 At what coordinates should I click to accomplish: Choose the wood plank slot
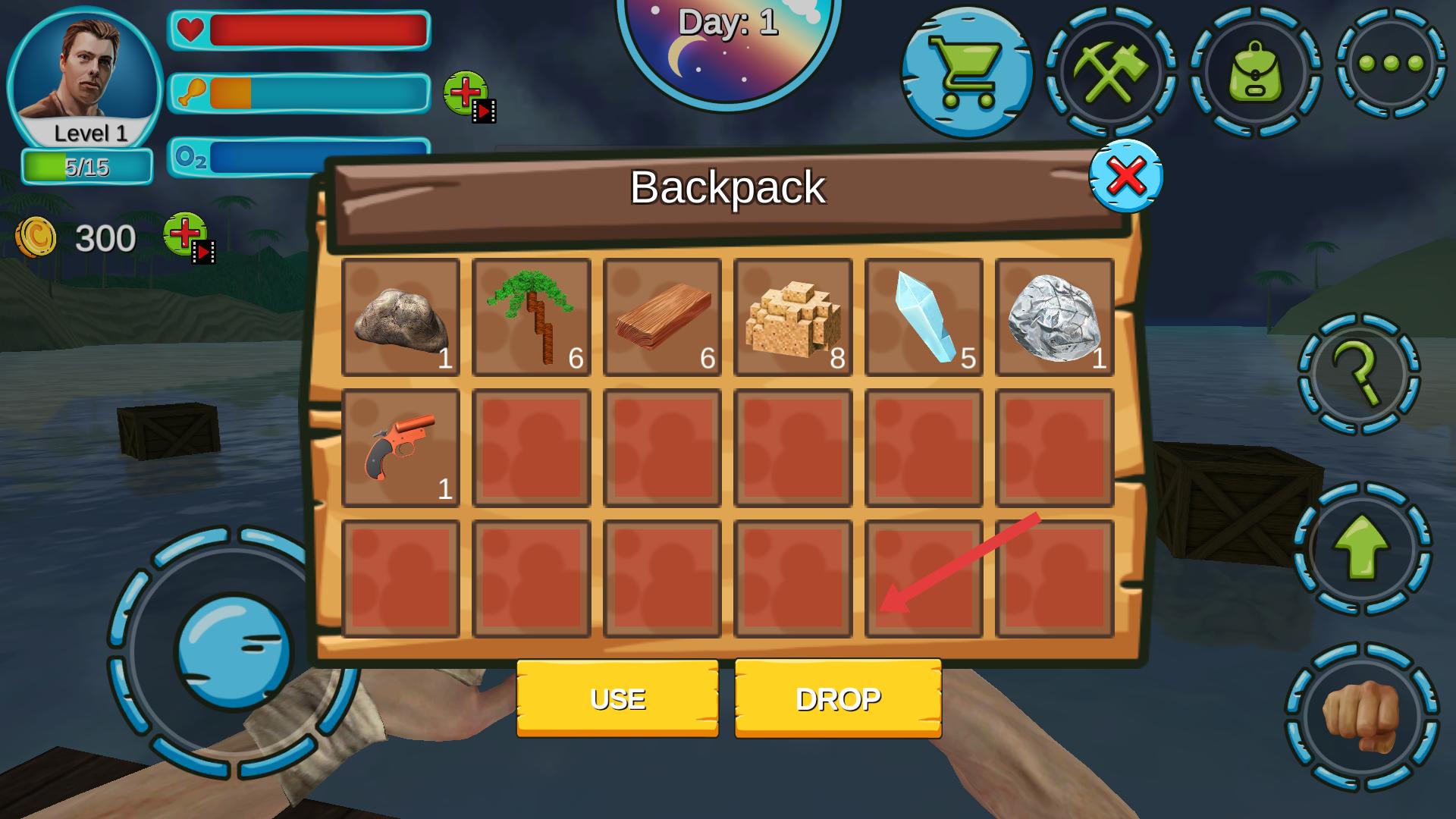pos(662,317)
